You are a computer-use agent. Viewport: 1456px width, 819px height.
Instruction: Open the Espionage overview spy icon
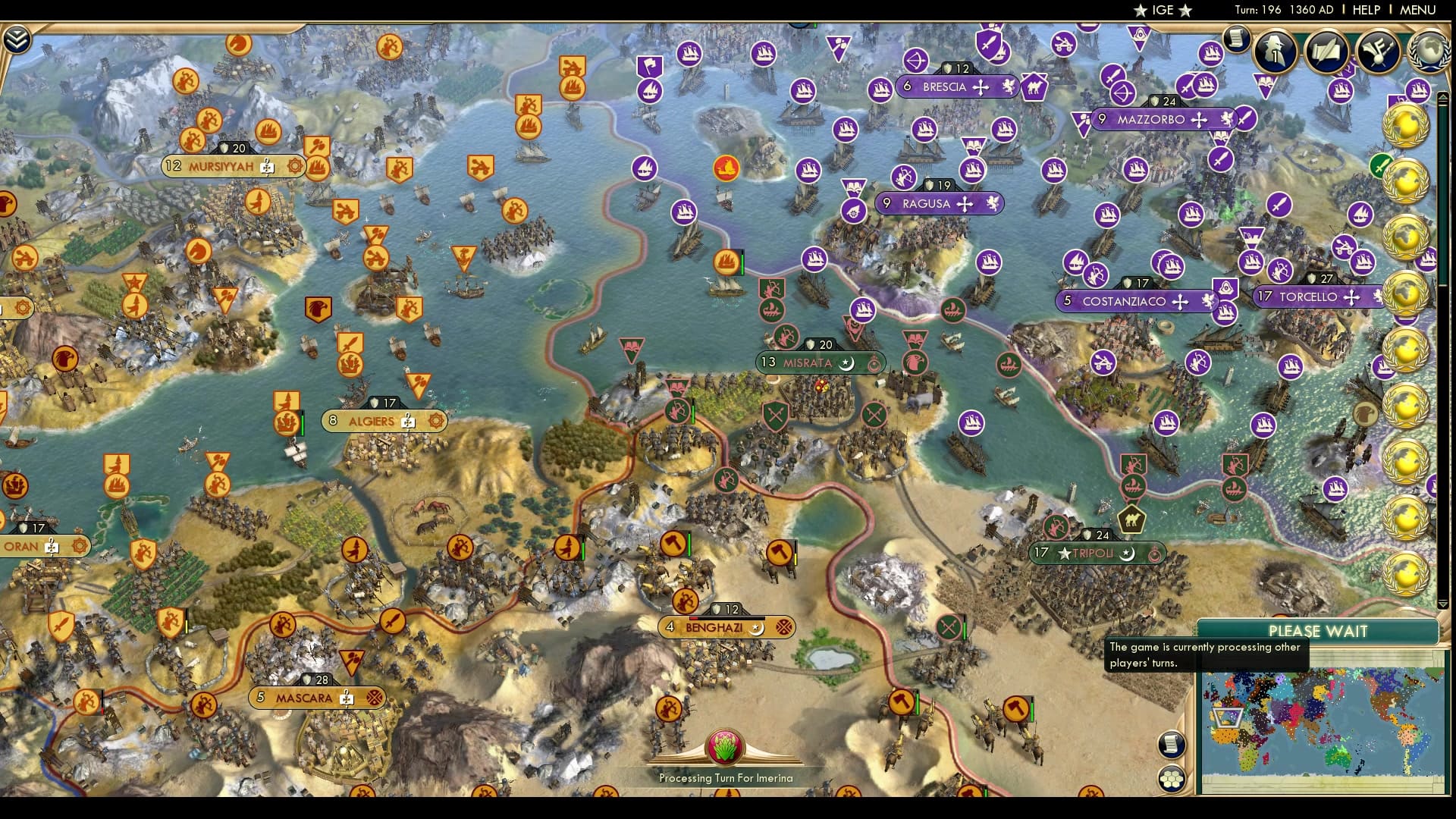1273,49
